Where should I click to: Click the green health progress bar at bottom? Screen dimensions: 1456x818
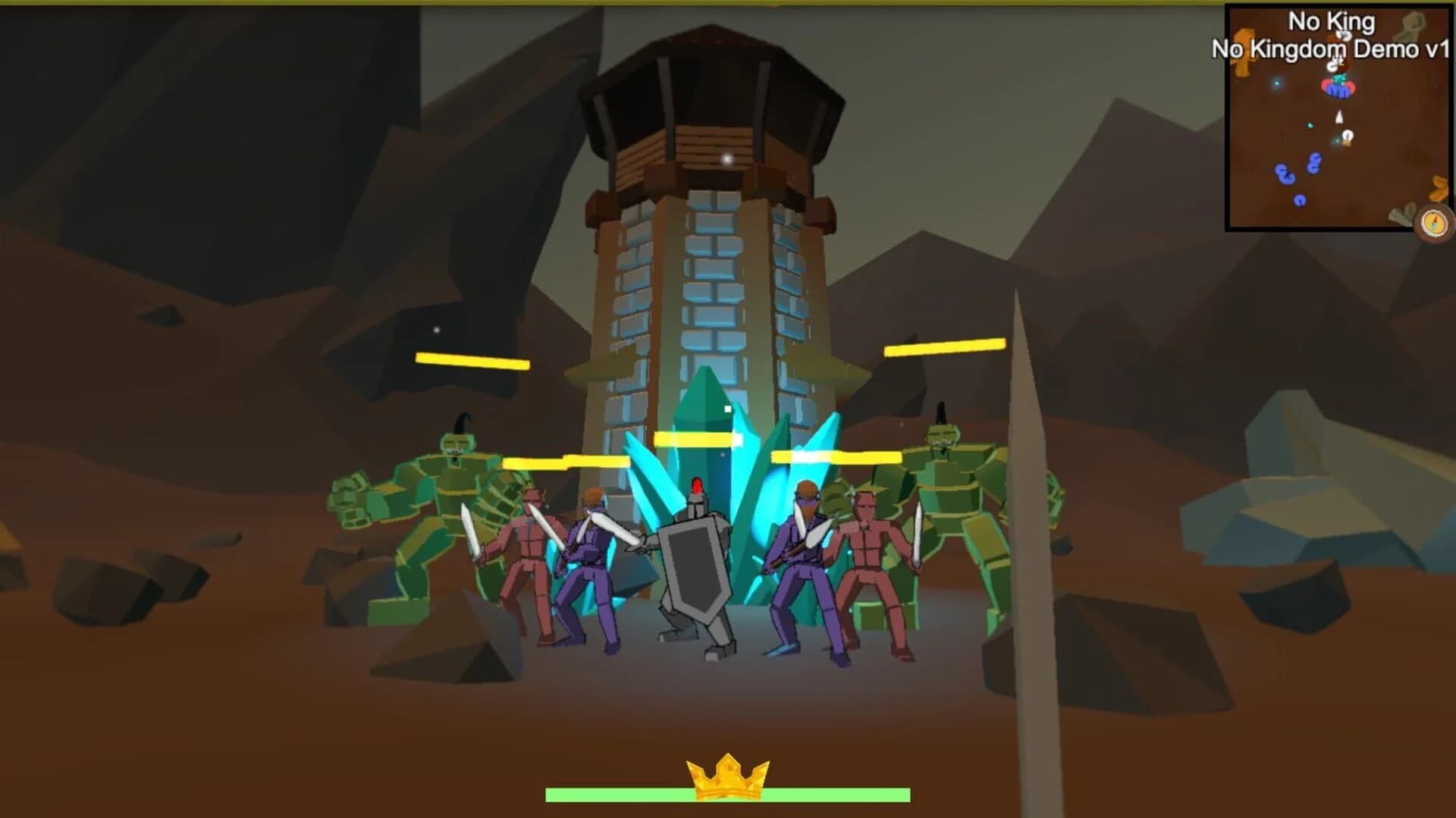click(728, 795)
